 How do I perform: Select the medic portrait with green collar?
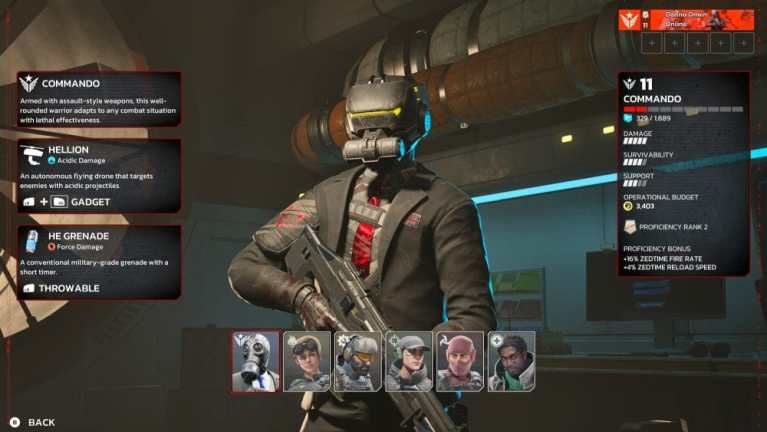(x=511, y=361)
